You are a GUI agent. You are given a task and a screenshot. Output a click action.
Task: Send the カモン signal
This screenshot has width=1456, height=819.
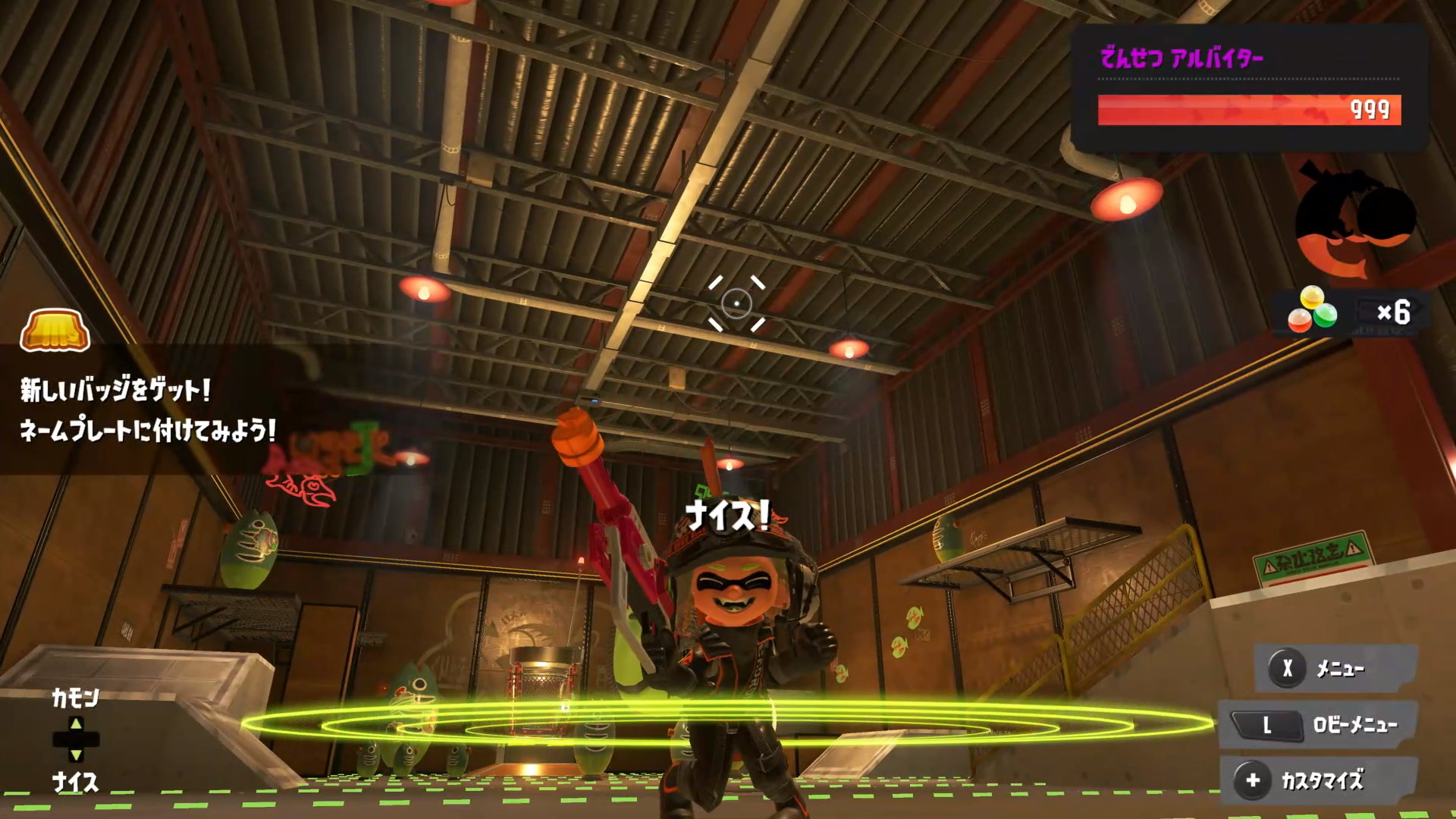point(75,698)
